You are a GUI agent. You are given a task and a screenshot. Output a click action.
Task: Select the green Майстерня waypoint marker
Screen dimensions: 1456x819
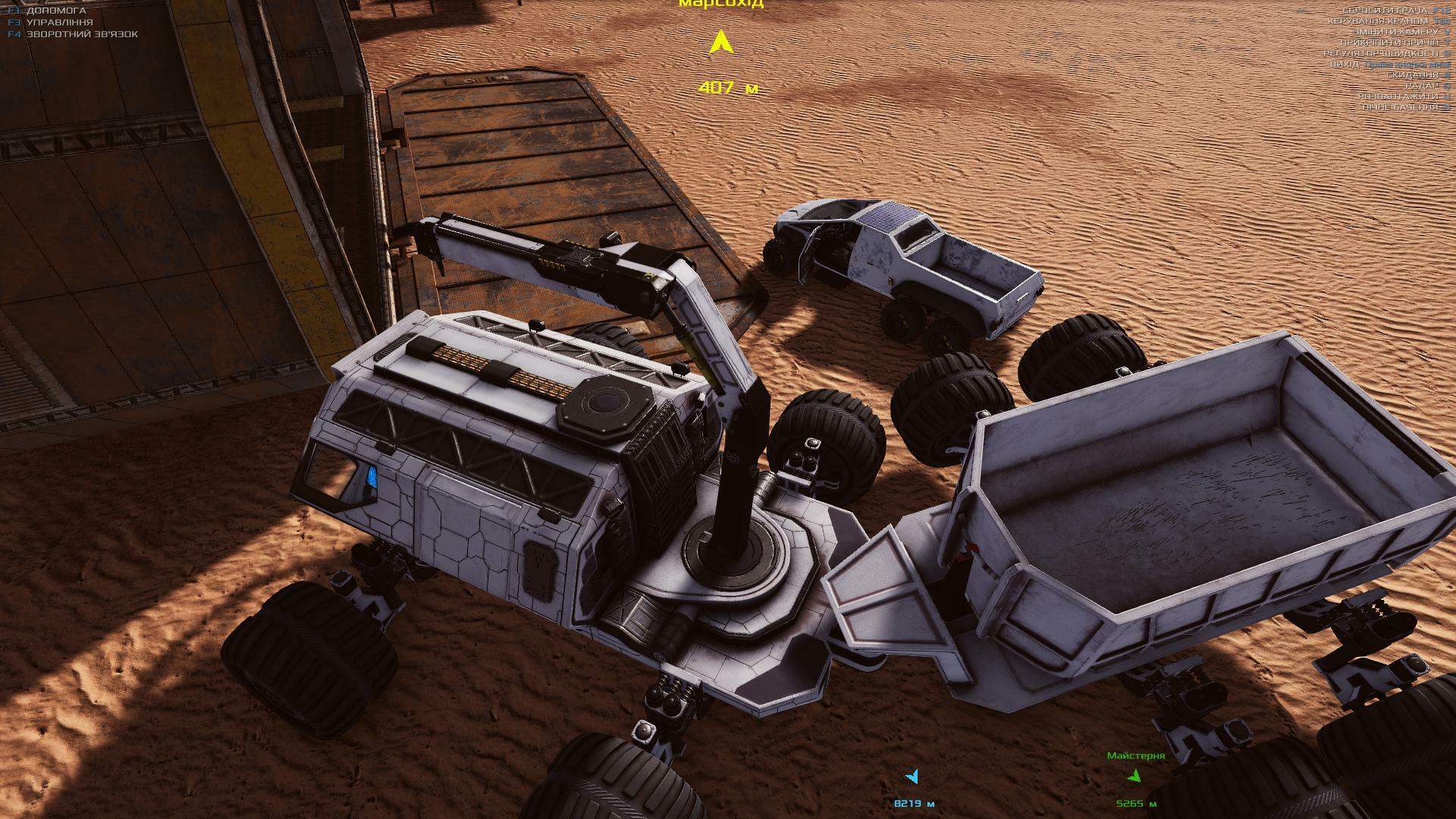click(x=1134, y=776)
